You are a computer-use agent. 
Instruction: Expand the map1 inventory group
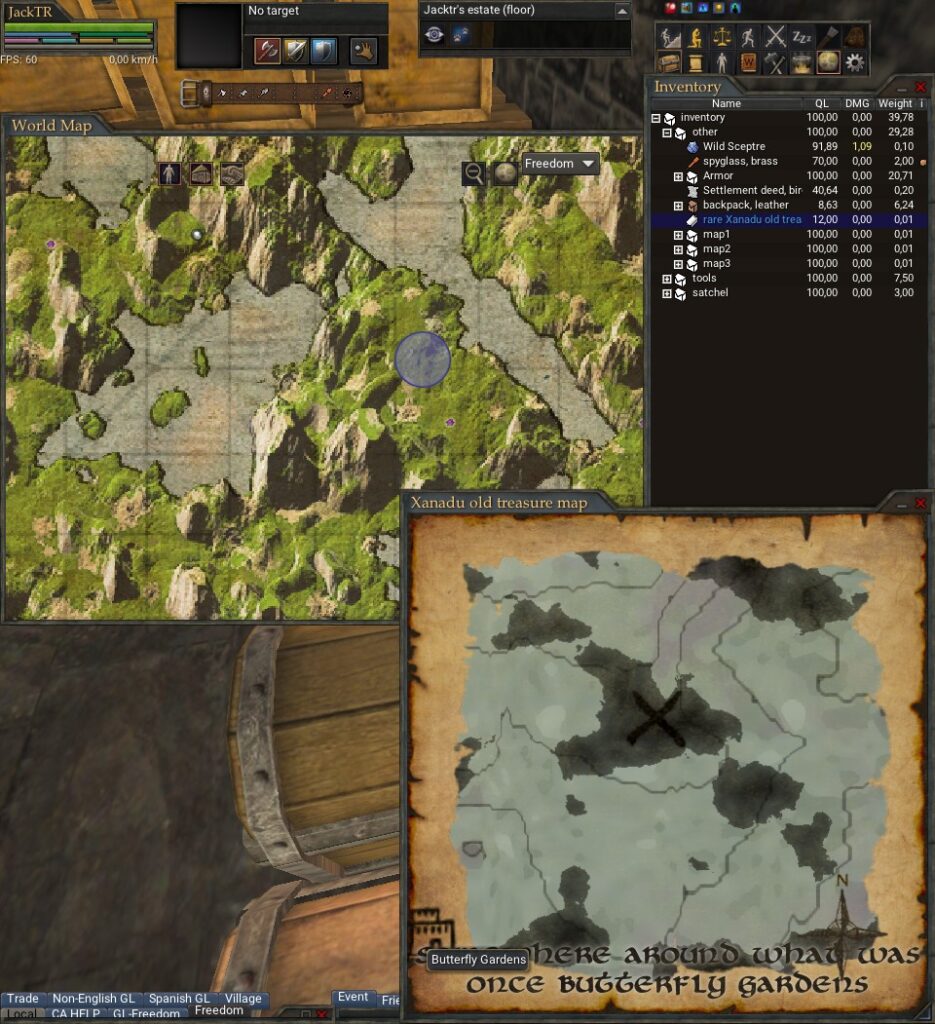(678, 235)
